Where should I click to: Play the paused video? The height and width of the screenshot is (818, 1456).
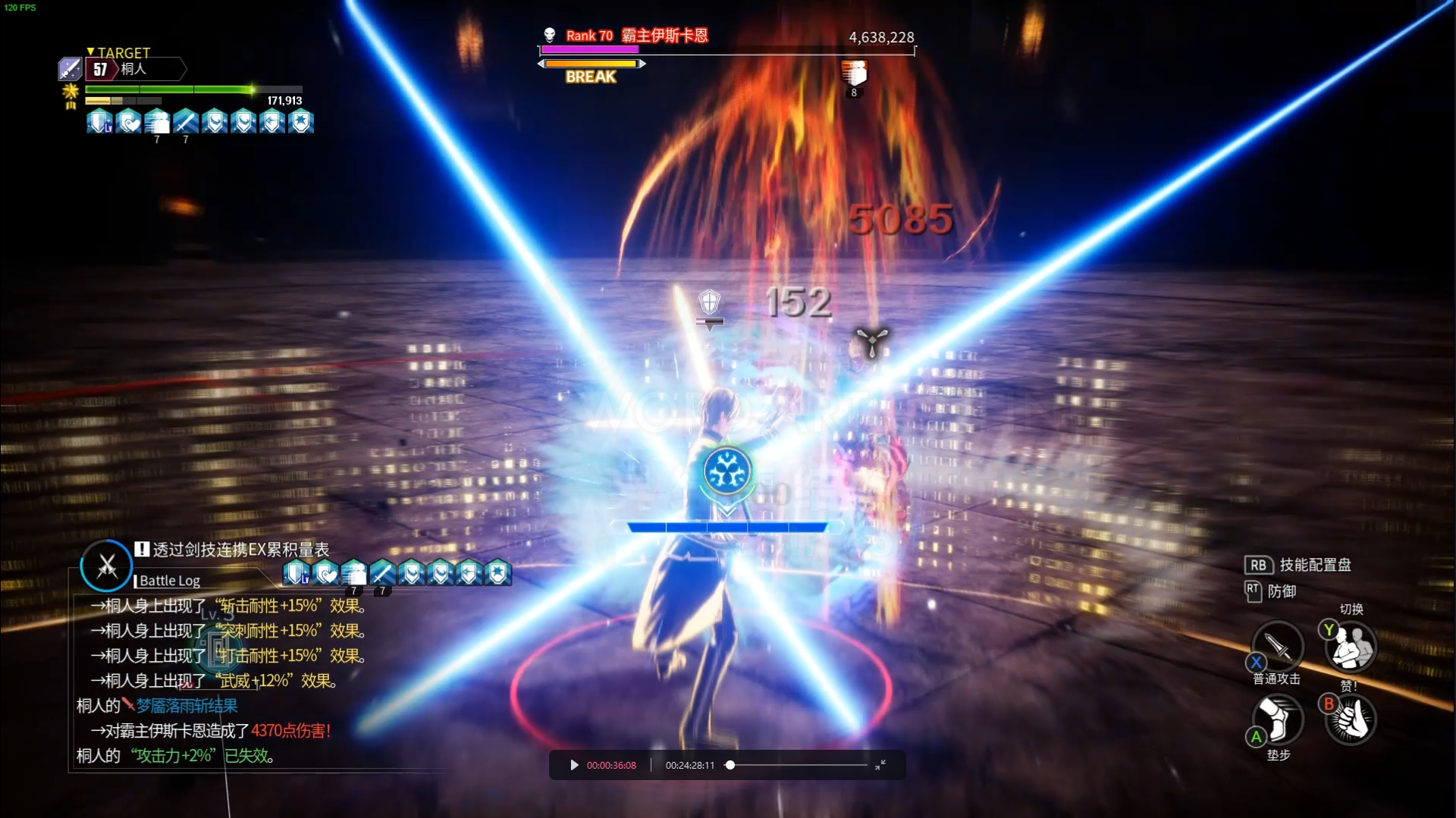(574, 765)
